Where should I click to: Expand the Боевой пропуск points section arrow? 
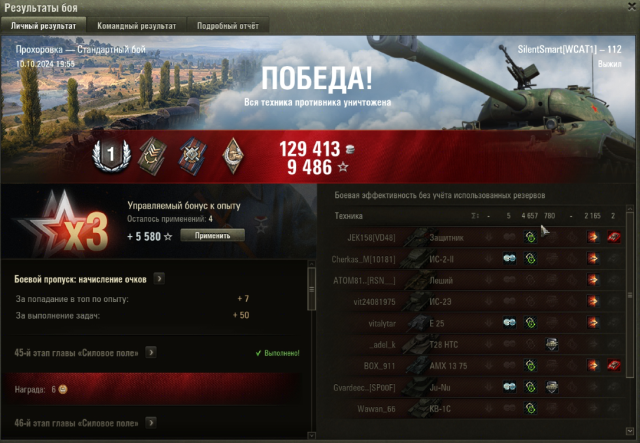[x=160, y=279]
